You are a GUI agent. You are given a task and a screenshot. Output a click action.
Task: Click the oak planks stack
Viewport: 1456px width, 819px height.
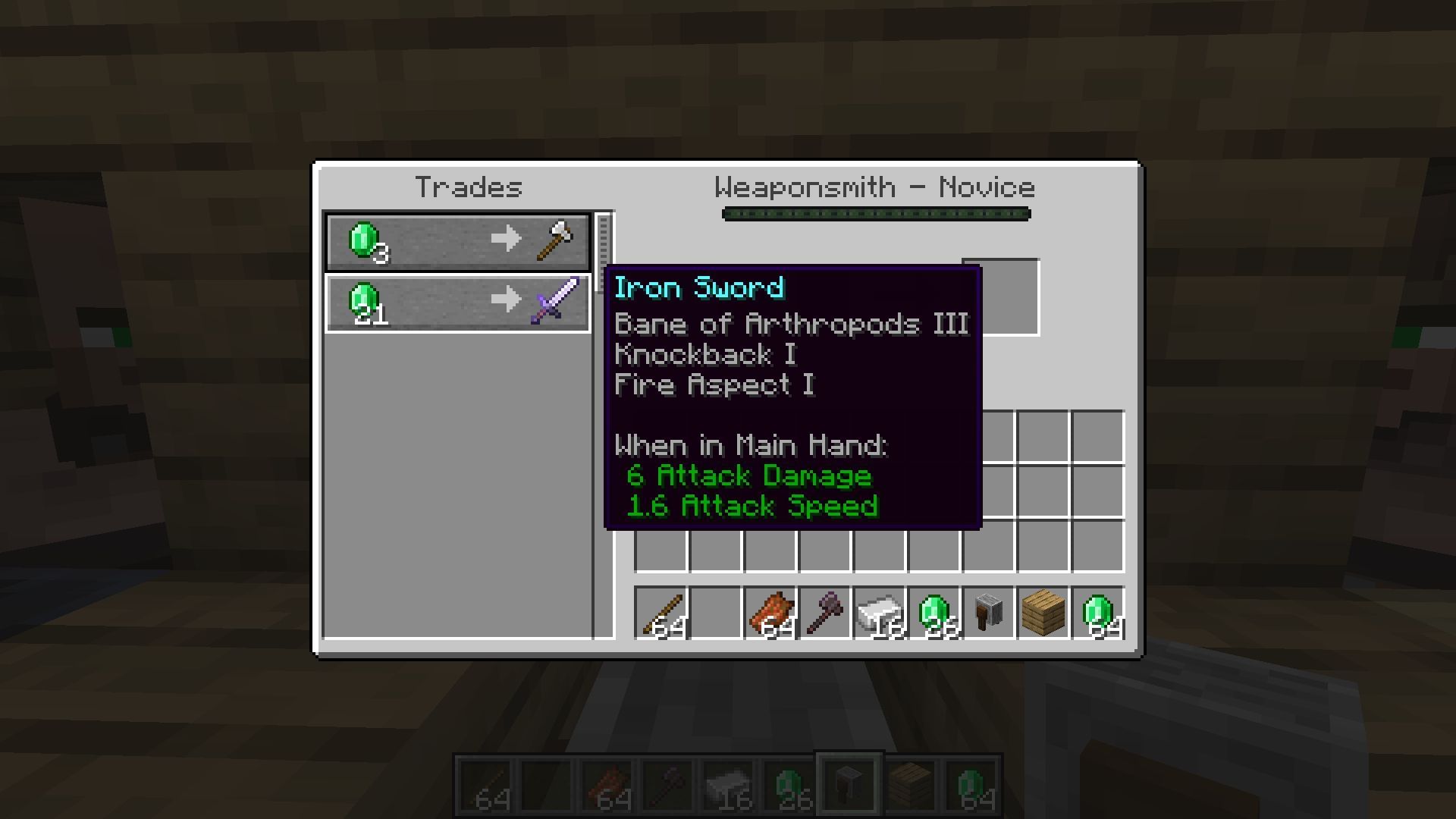click(1042, 613)
